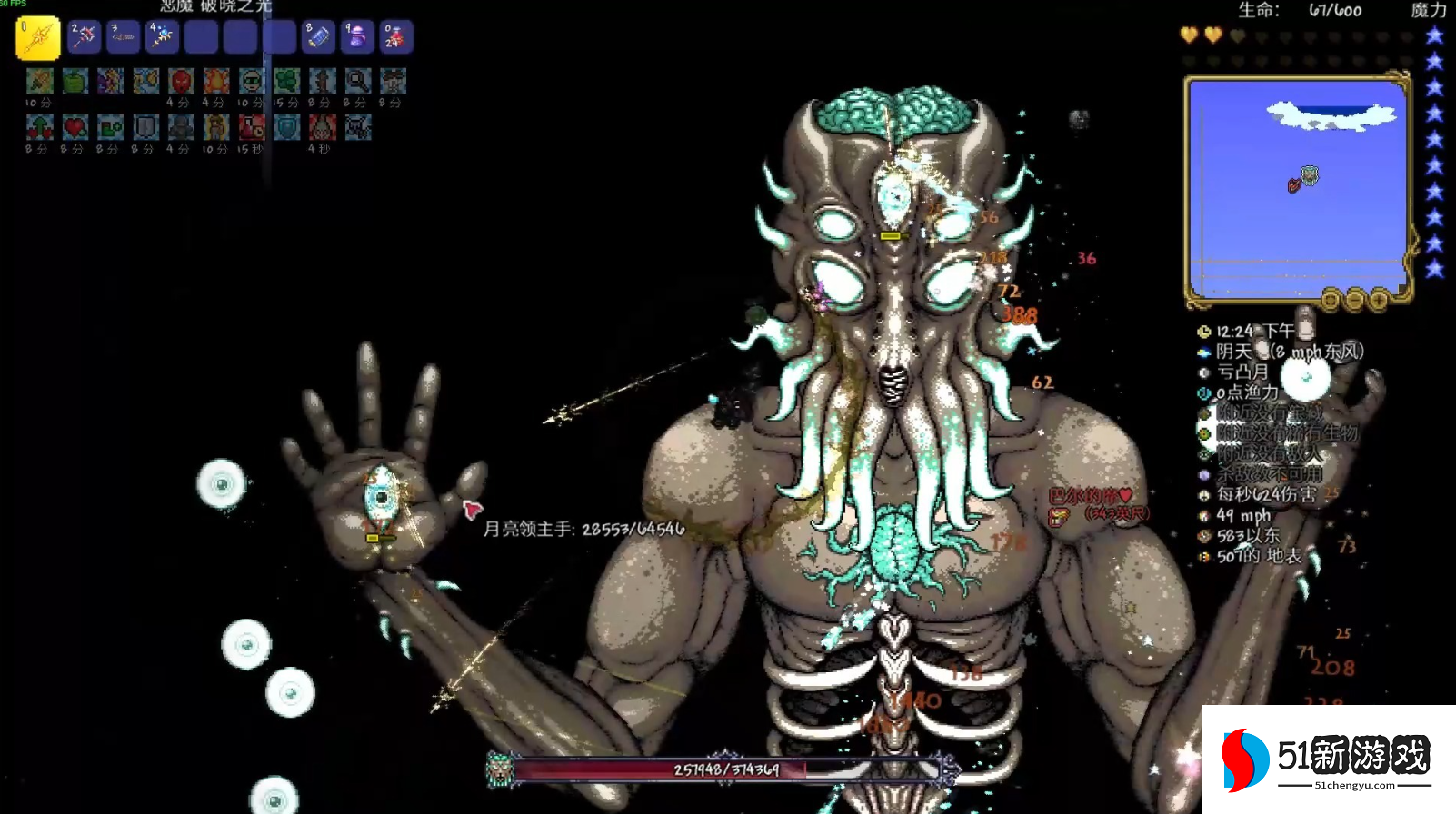
Task: Select the red weapon in hotbar slot 2
Action: tap(84, 37)
